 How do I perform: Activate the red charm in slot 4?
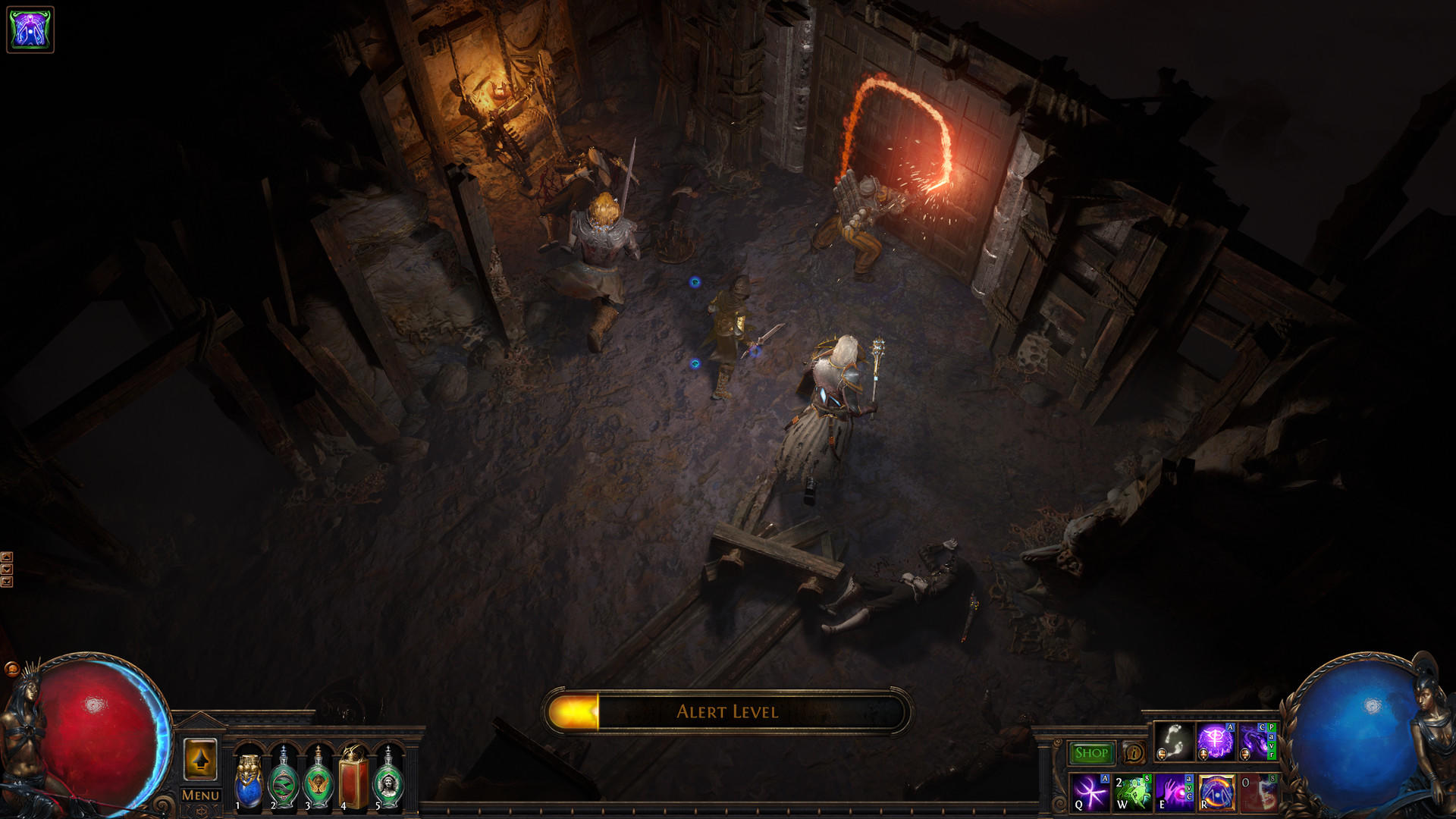click(x=352, y=773)
